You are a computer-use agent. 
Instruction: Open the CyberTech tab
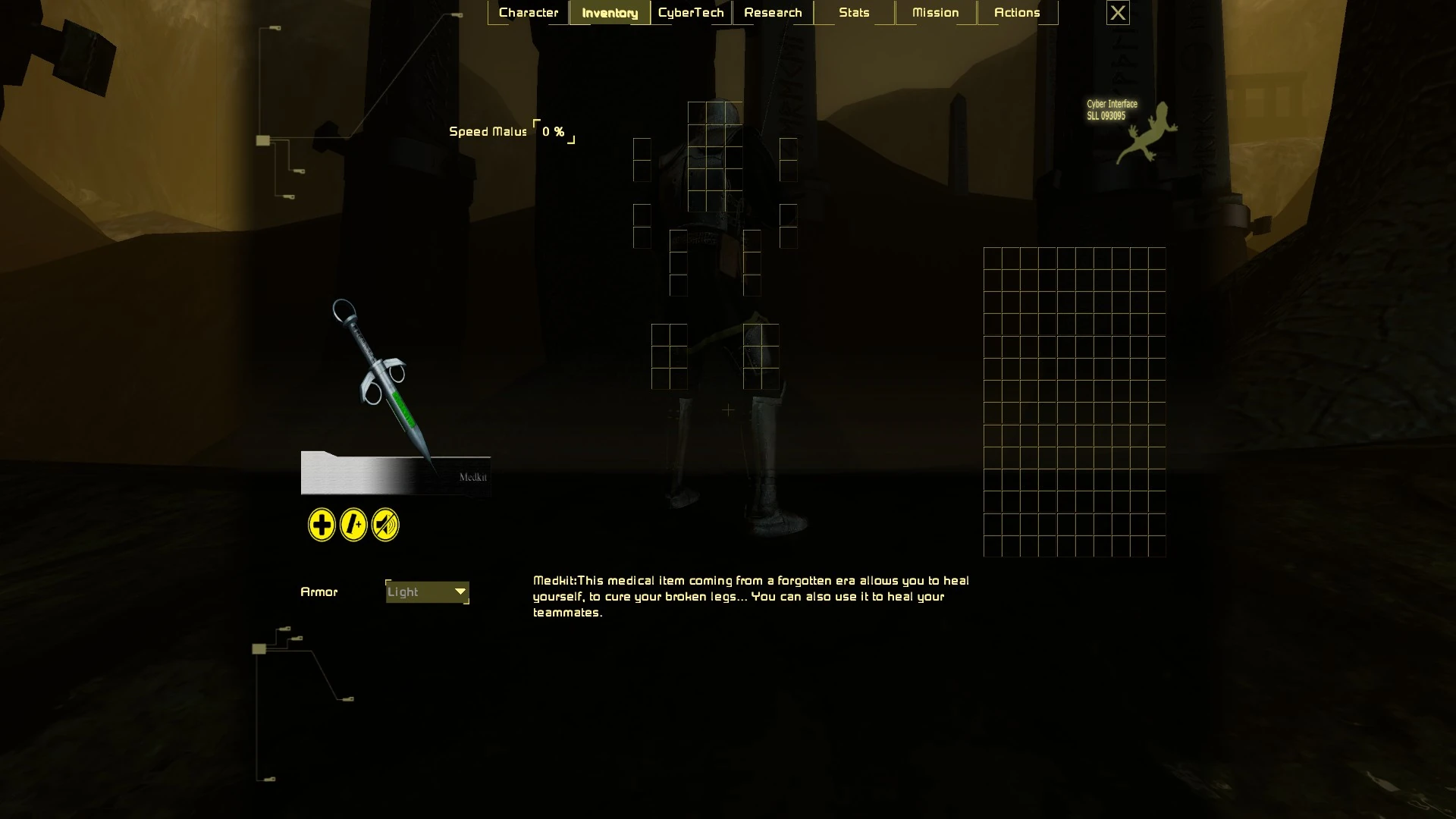(691, 13)
